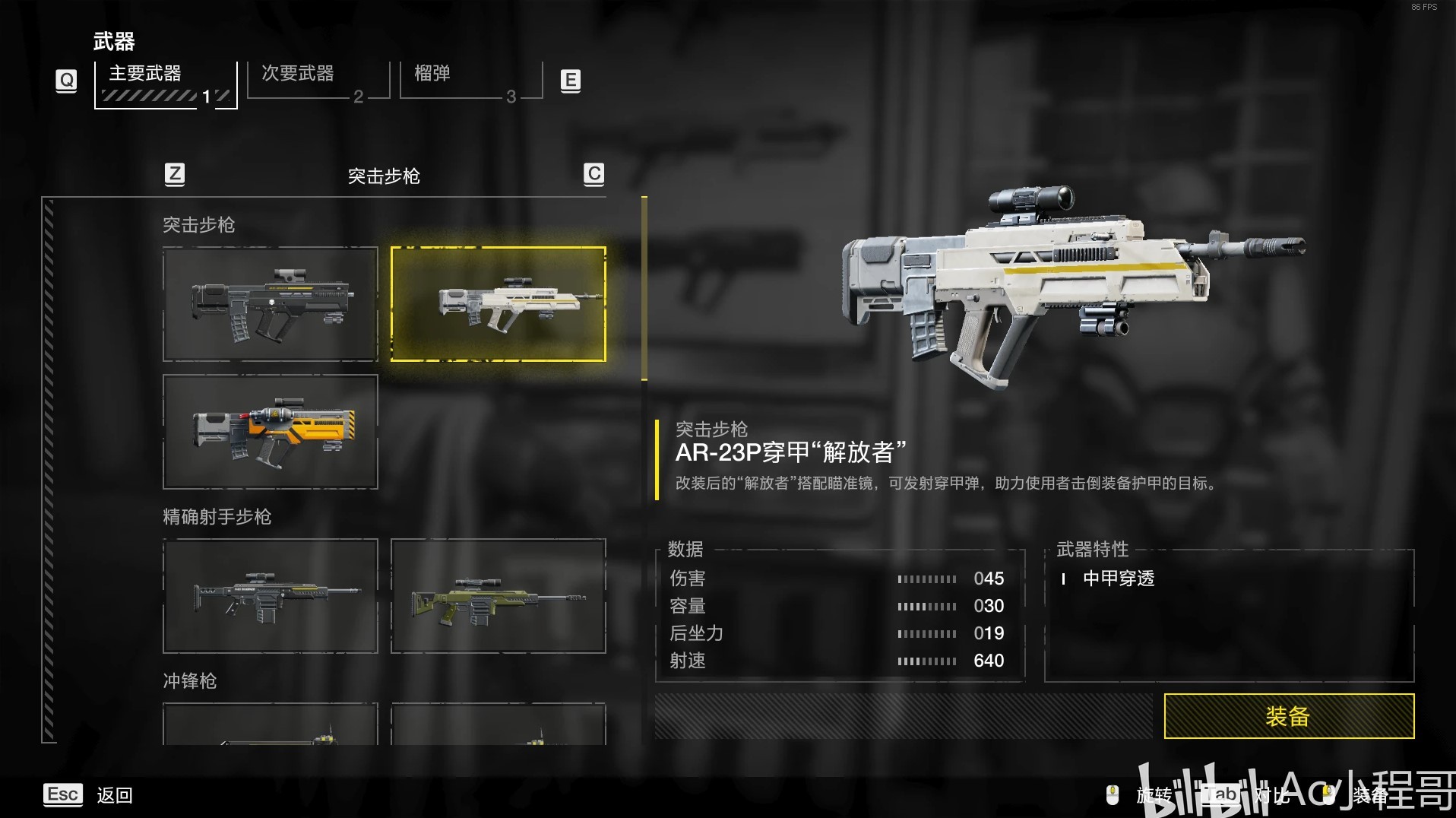Select the white AR-23P Liberator Penetrator tile

pos(498,303)
